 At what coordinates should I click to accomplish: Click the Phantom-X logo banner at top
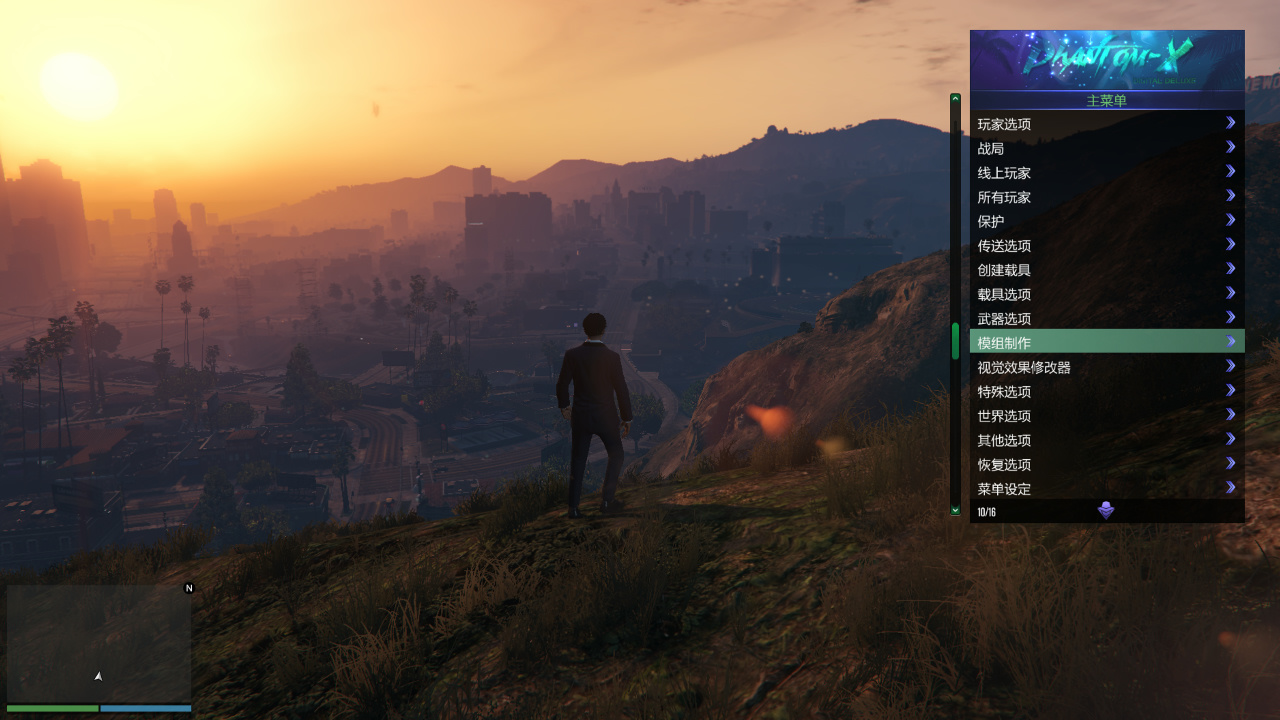pyautogui.click(x=1105, y=58)
